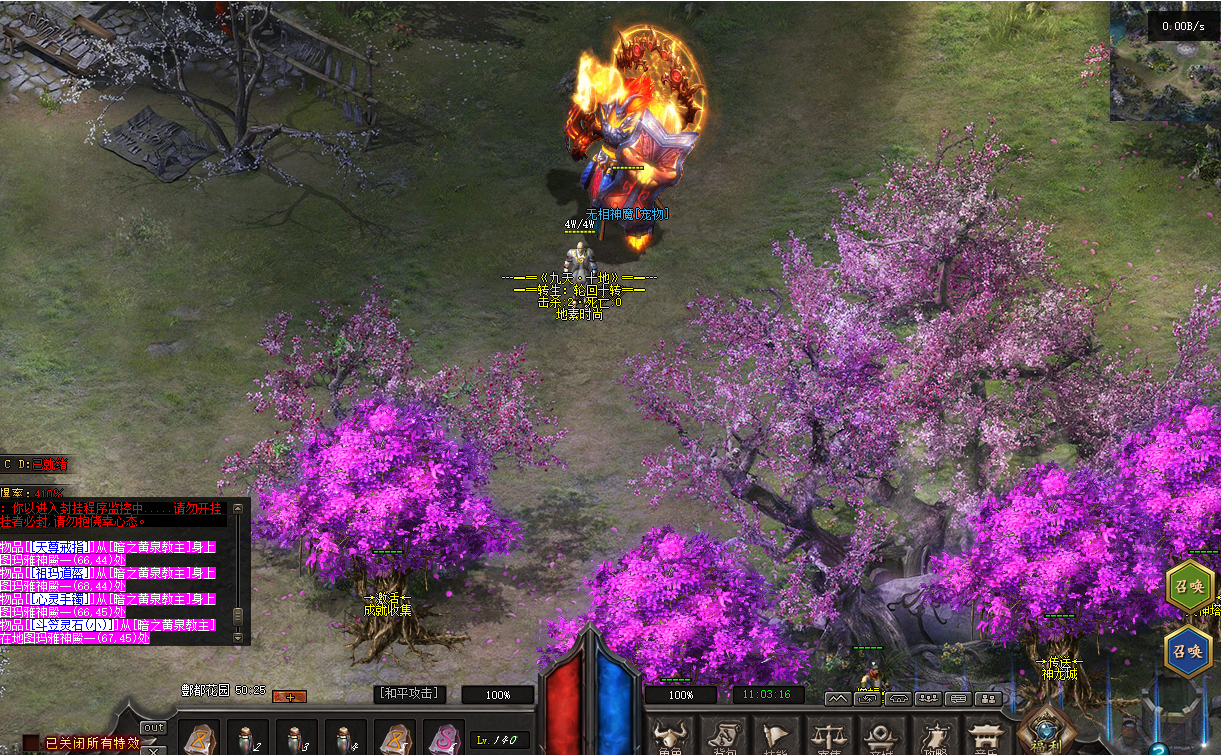The image size is (1221, 755).
Task: Use the potion in hotbar slot 3
Action: [x=296, y=739]
